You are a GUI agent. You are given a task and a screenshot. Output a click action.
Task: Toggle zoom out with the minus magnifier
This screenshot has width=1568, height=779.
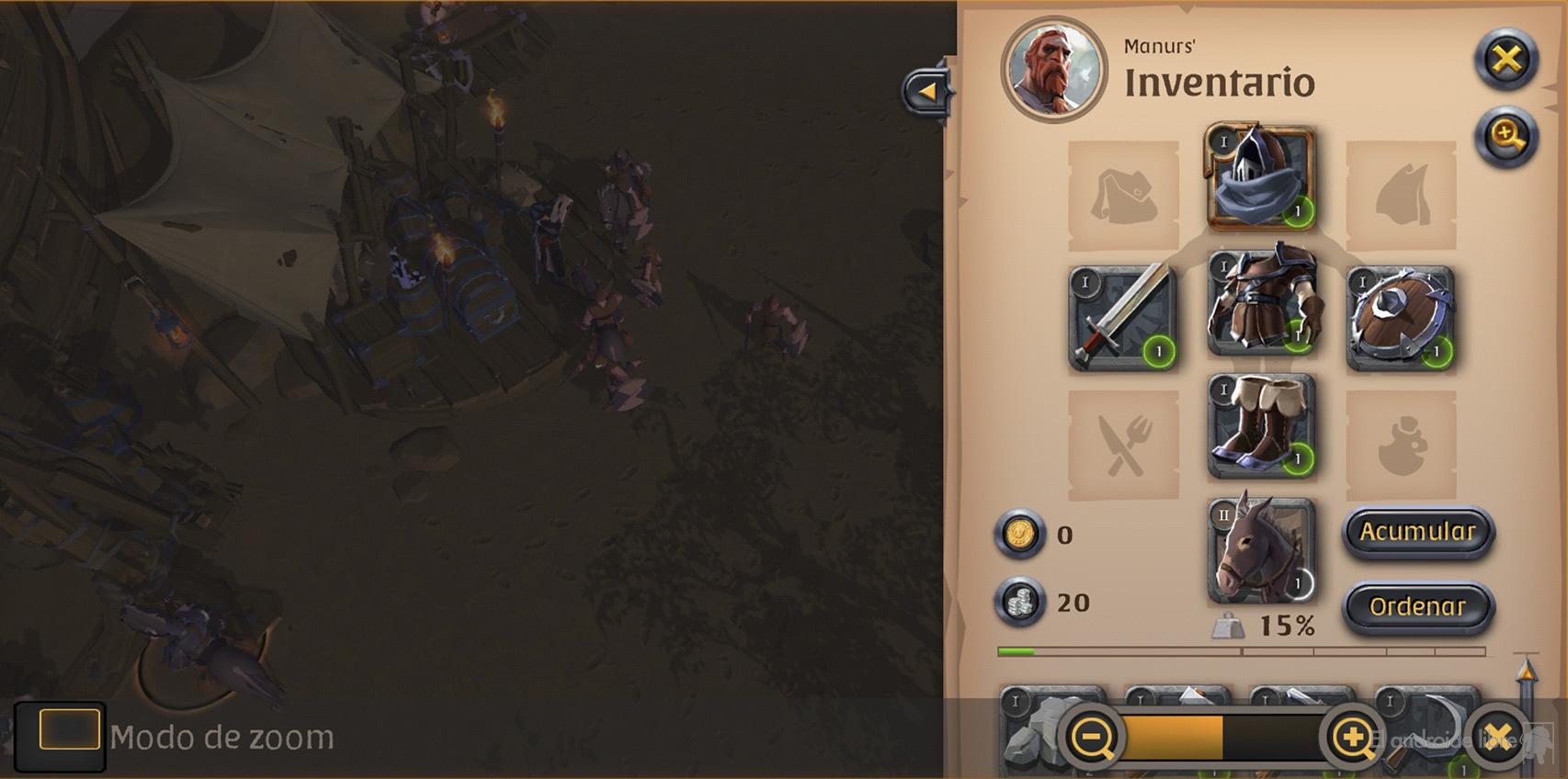pyautogui.click(x=1094, y=737)
